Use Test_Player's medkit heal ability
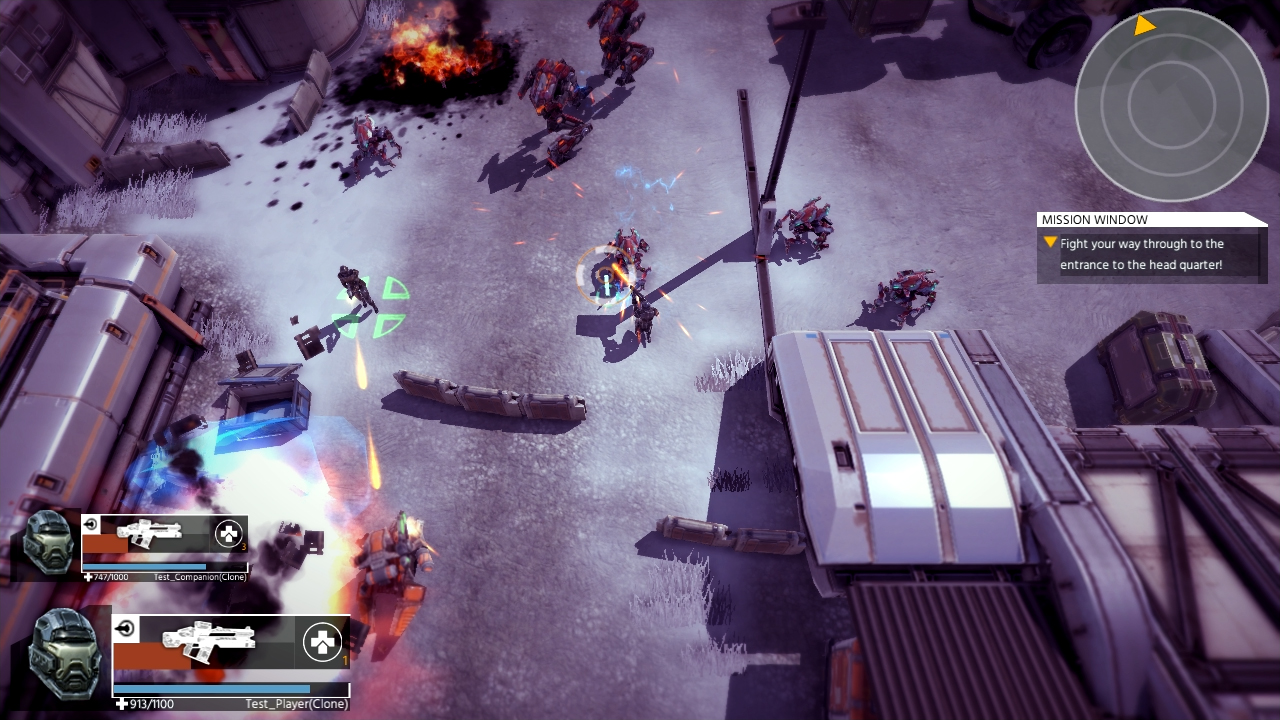Viewport: 1280px width, 720px height. pyautogui.click(x=323, y=642)
